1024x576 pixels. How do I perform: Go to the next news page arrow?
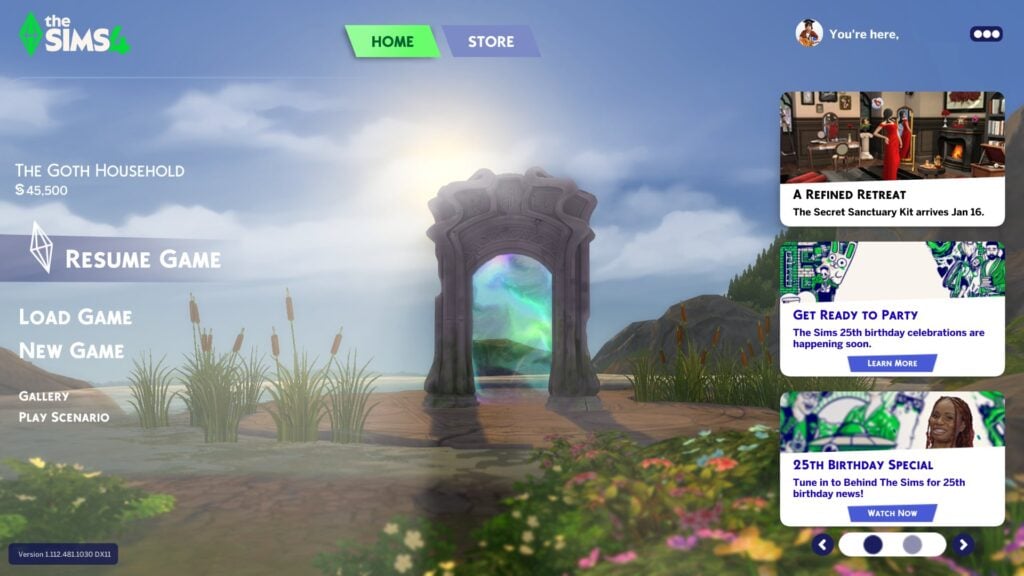[x=962, y=545]
